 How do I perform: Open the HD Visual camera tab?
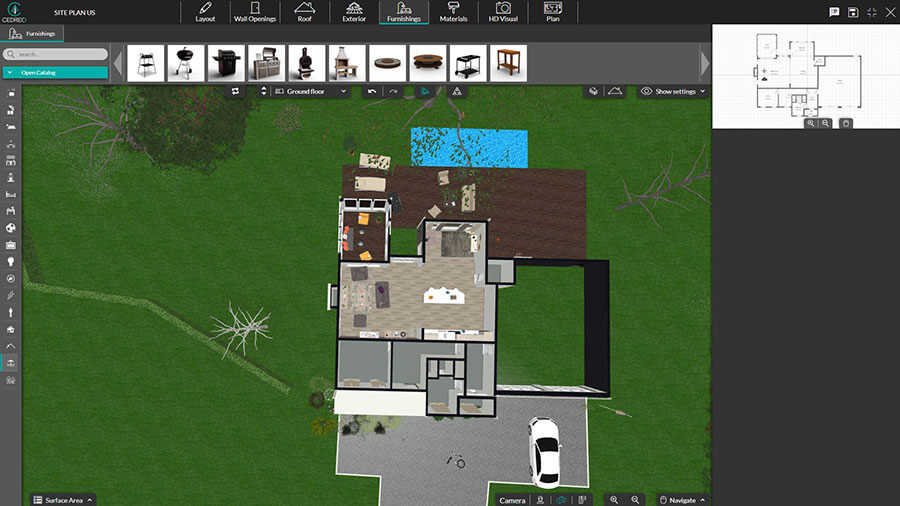503,12
